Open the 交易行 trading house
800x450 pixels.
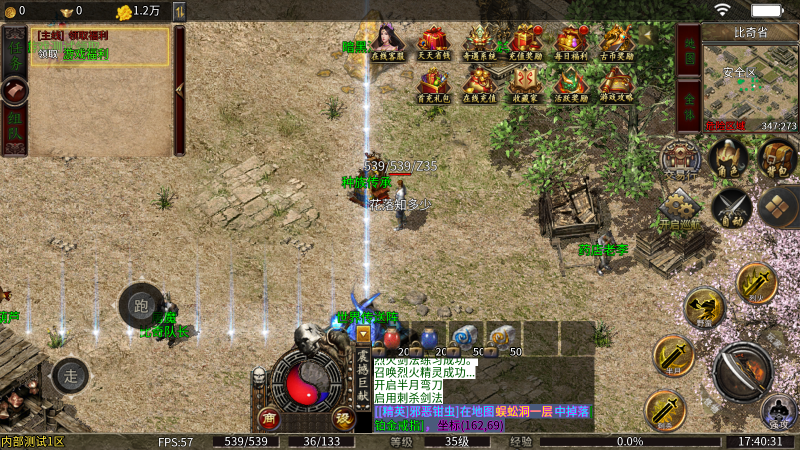click(679, 160)
